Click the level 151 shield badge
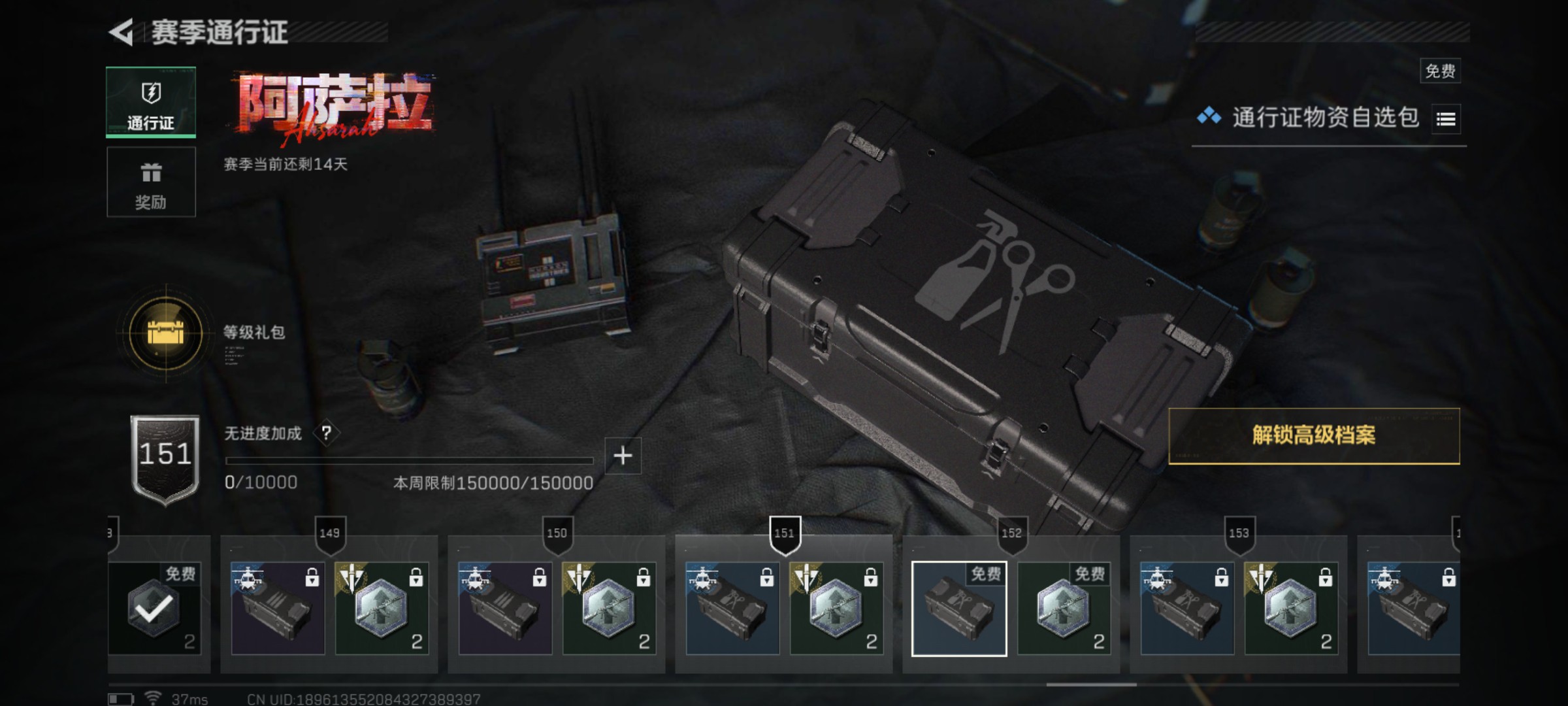1568x706 pixels. 165,459
